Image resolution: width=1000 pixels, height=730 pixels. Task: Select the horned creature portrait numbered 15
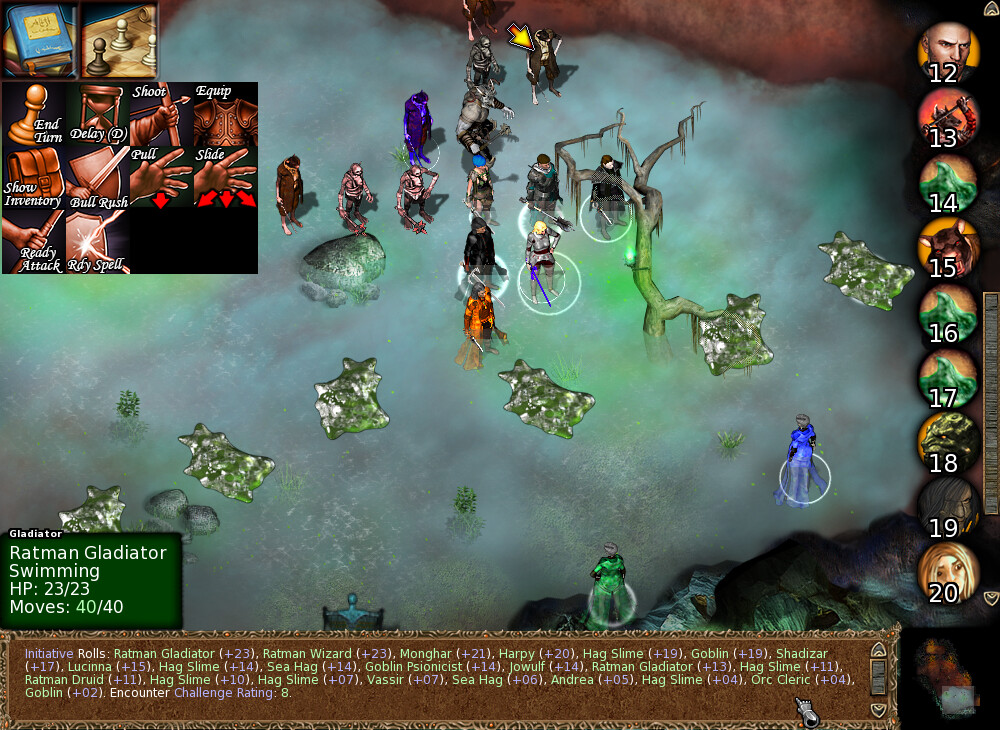(946, 248)
